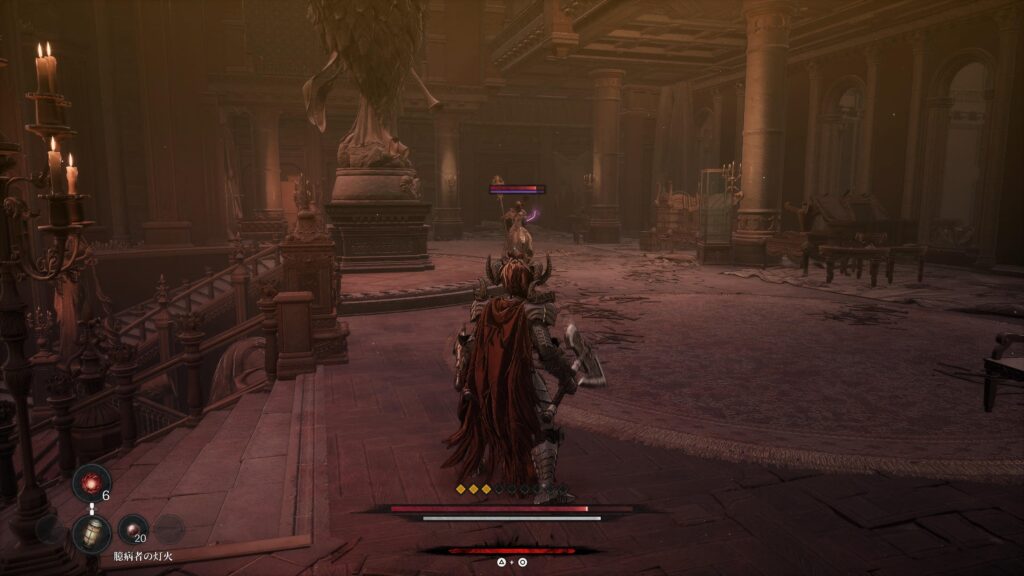This screenshot has height=576, width=1024.
Task: Select the red healing item slot
Action: pyautogui.click(x=91, y=484)
